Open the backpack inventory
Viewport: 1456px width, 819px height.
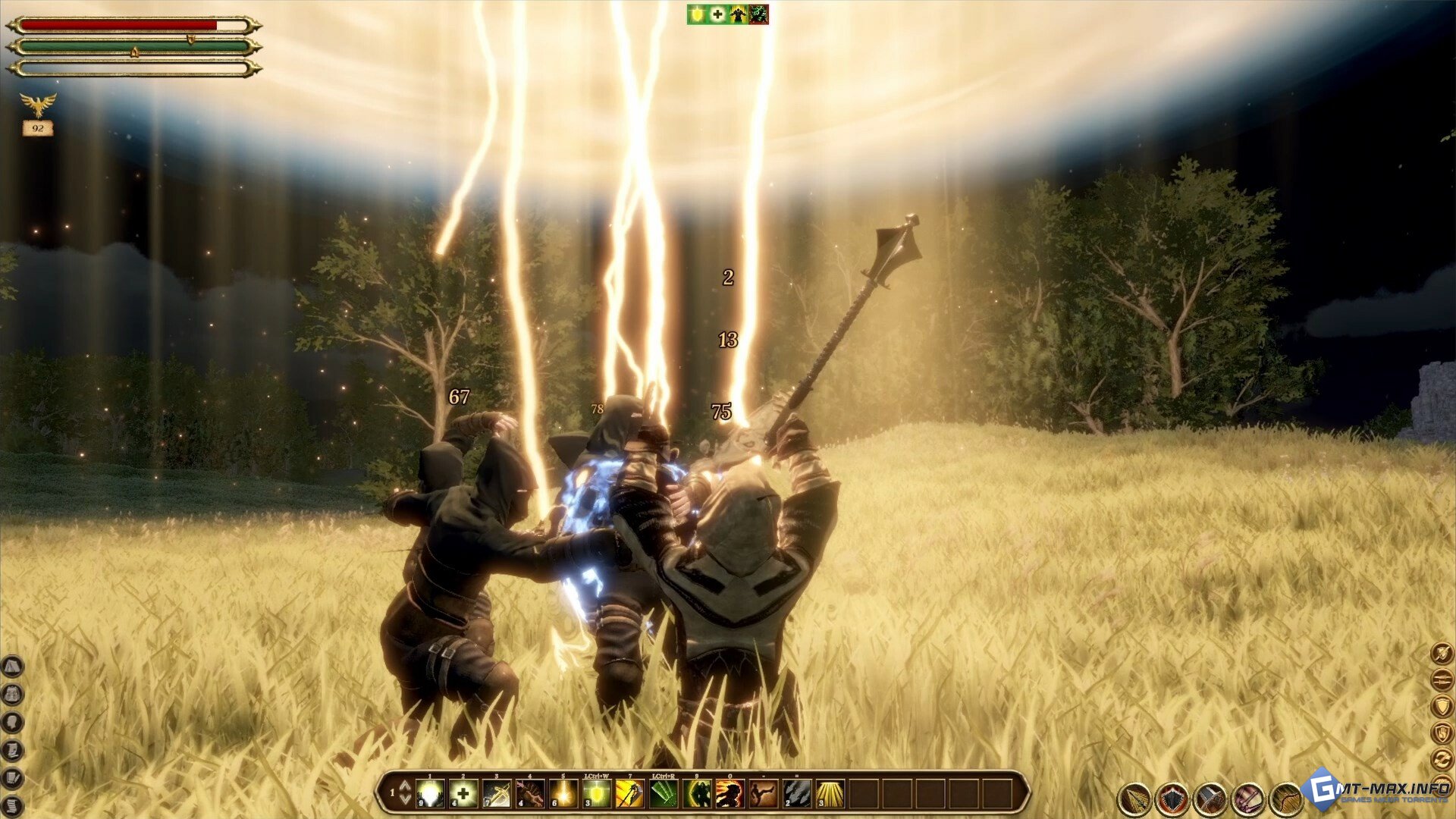13,695
